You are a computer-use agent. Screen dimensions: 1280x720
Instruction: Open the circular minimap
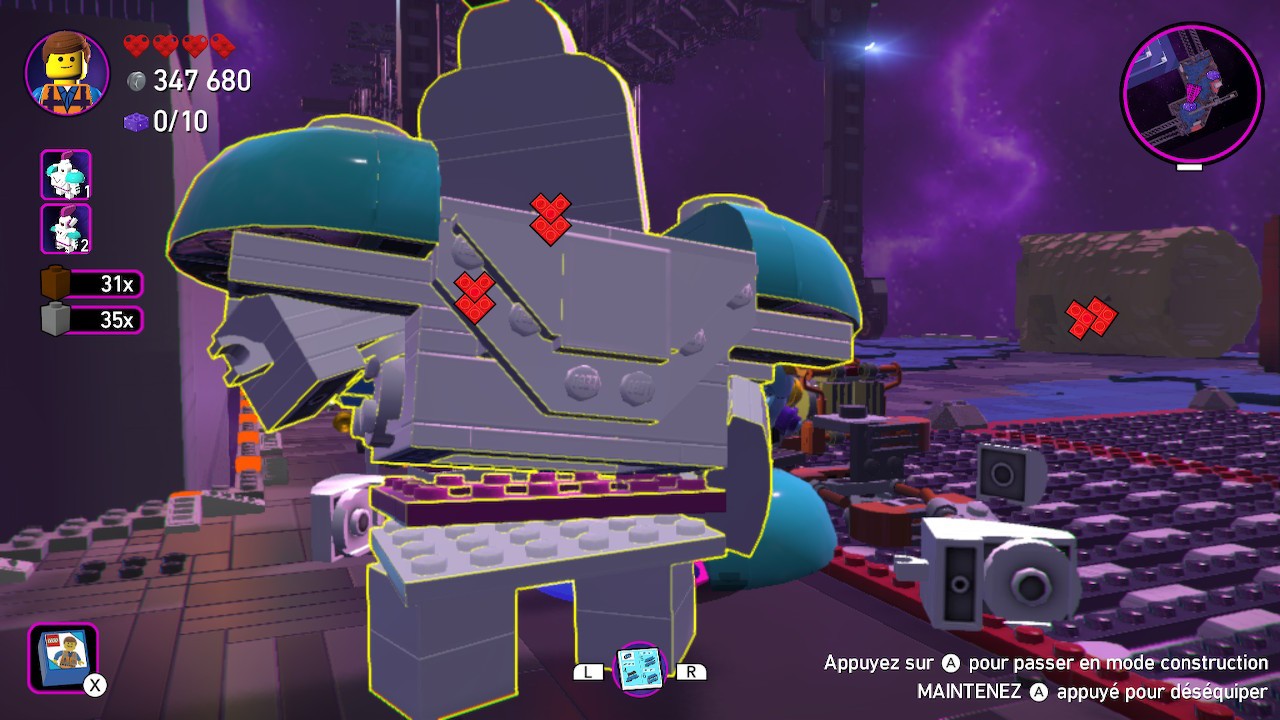pos(1192,93)
